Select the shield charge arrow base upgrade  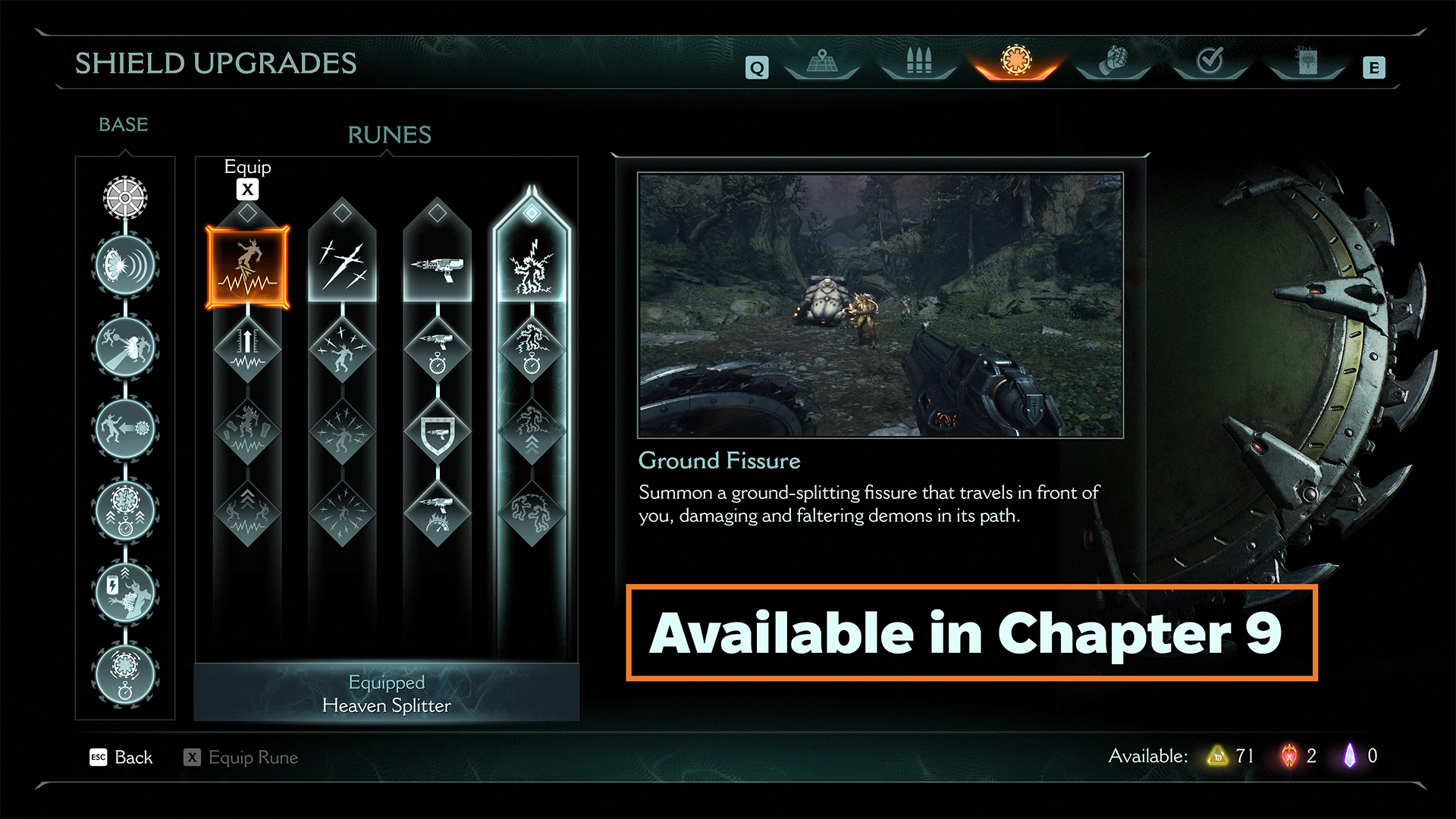point(125,429)
